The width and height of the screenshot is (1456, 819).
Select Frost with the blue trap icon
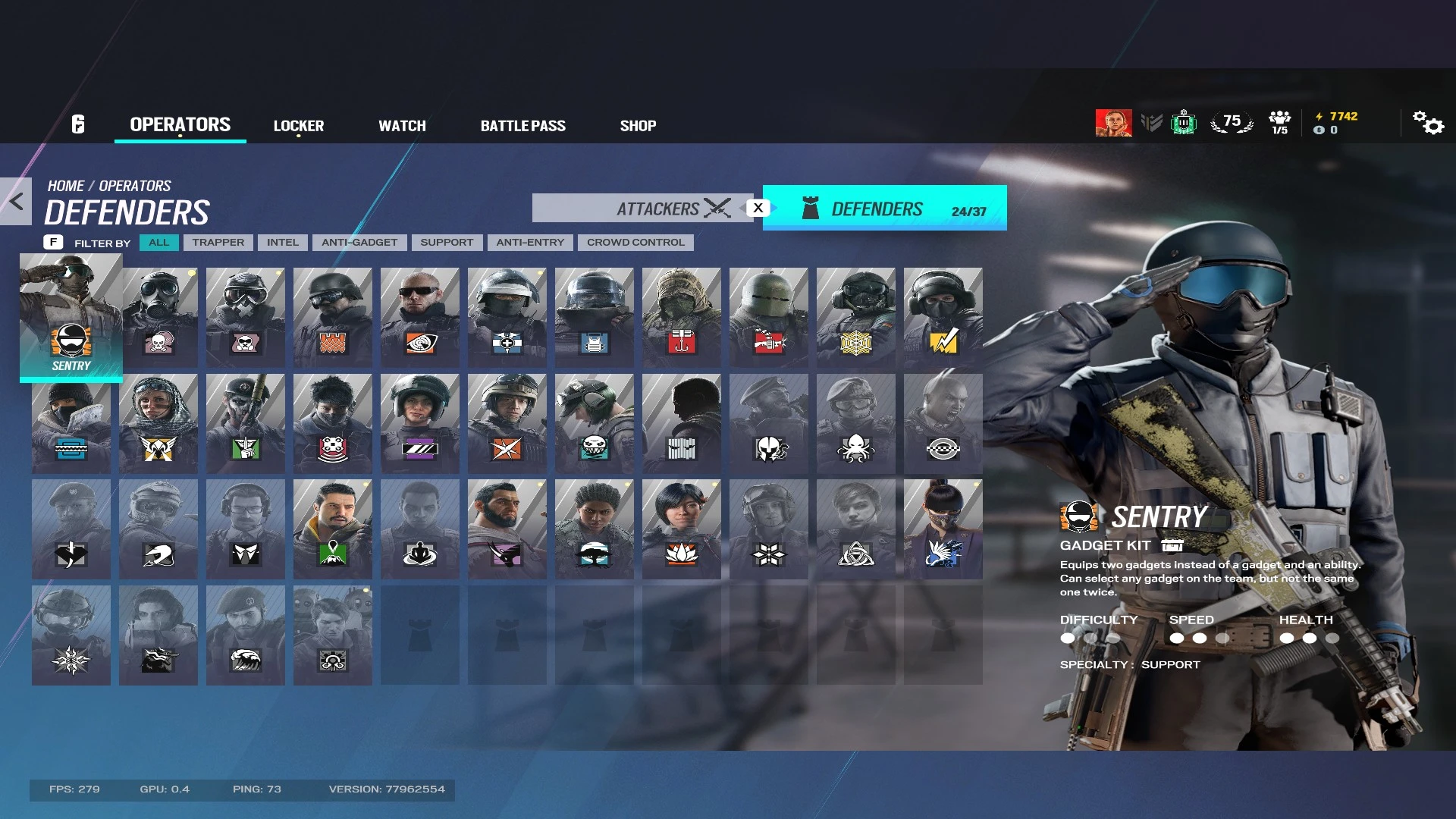click(71, 422)
